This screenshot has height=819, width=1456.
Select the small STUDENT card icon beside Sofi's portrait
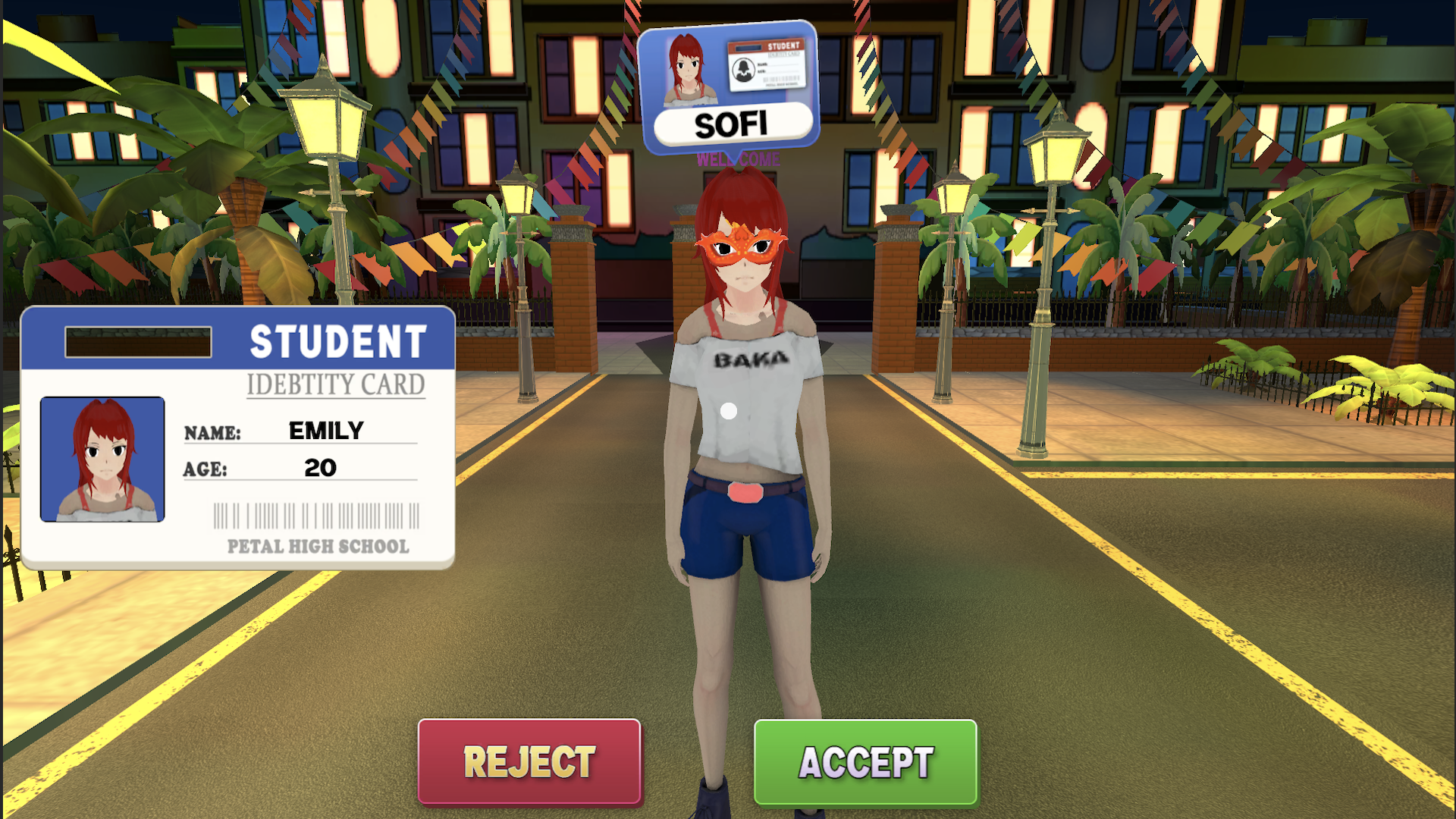(x=767, y=64)
